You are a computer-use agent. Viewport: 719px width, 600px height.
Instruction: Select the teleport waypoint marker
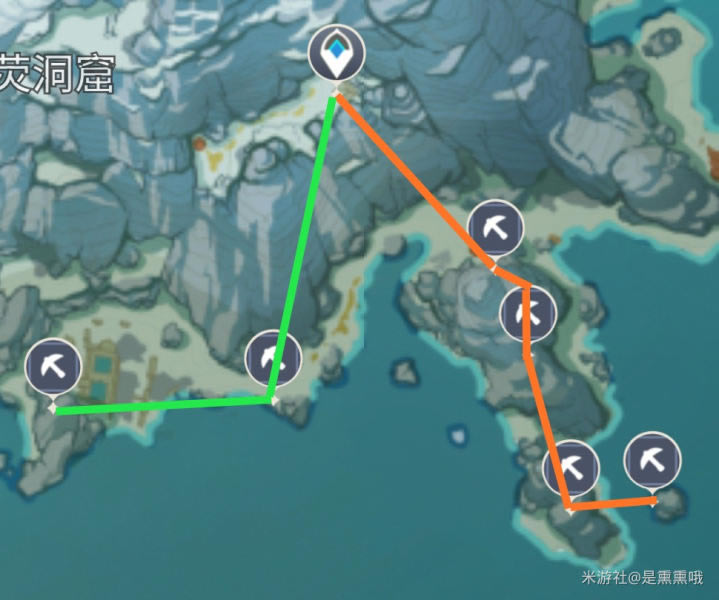coord(337,53)
